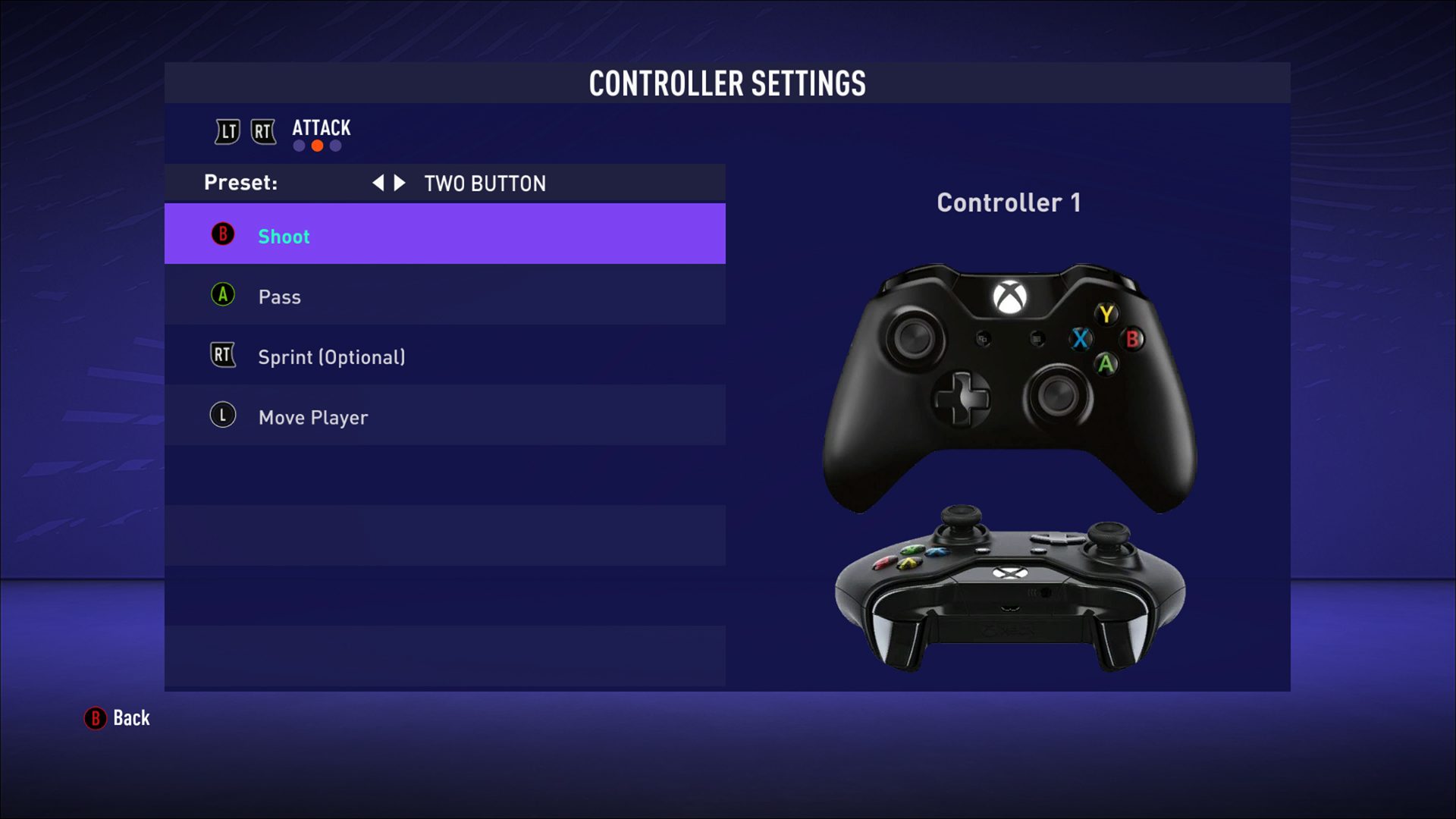
Task: Select the RT trigger icon beside the LT icon
Action: pos(263,130)
